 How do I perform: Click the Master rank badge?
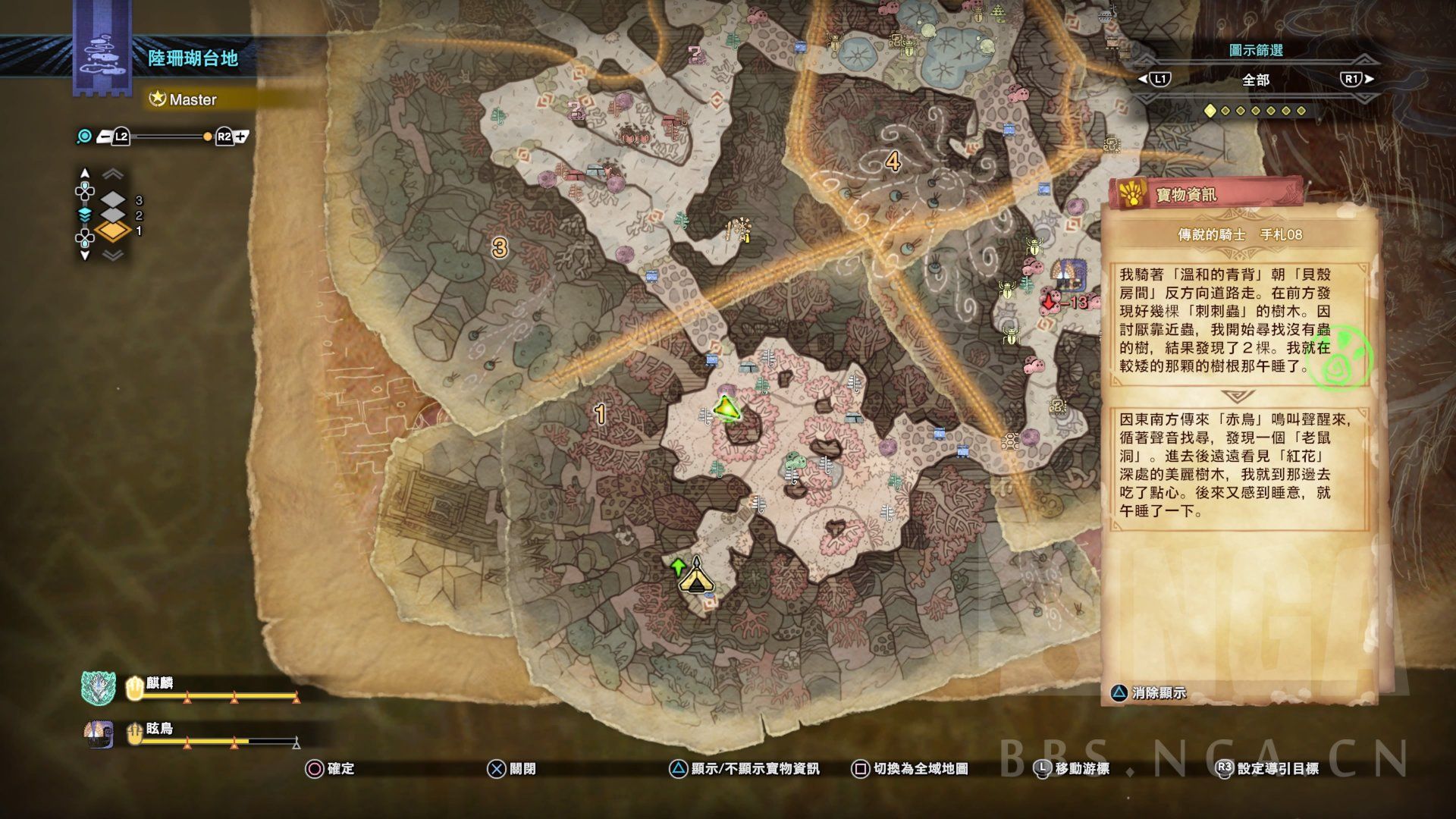coord(184,99)
